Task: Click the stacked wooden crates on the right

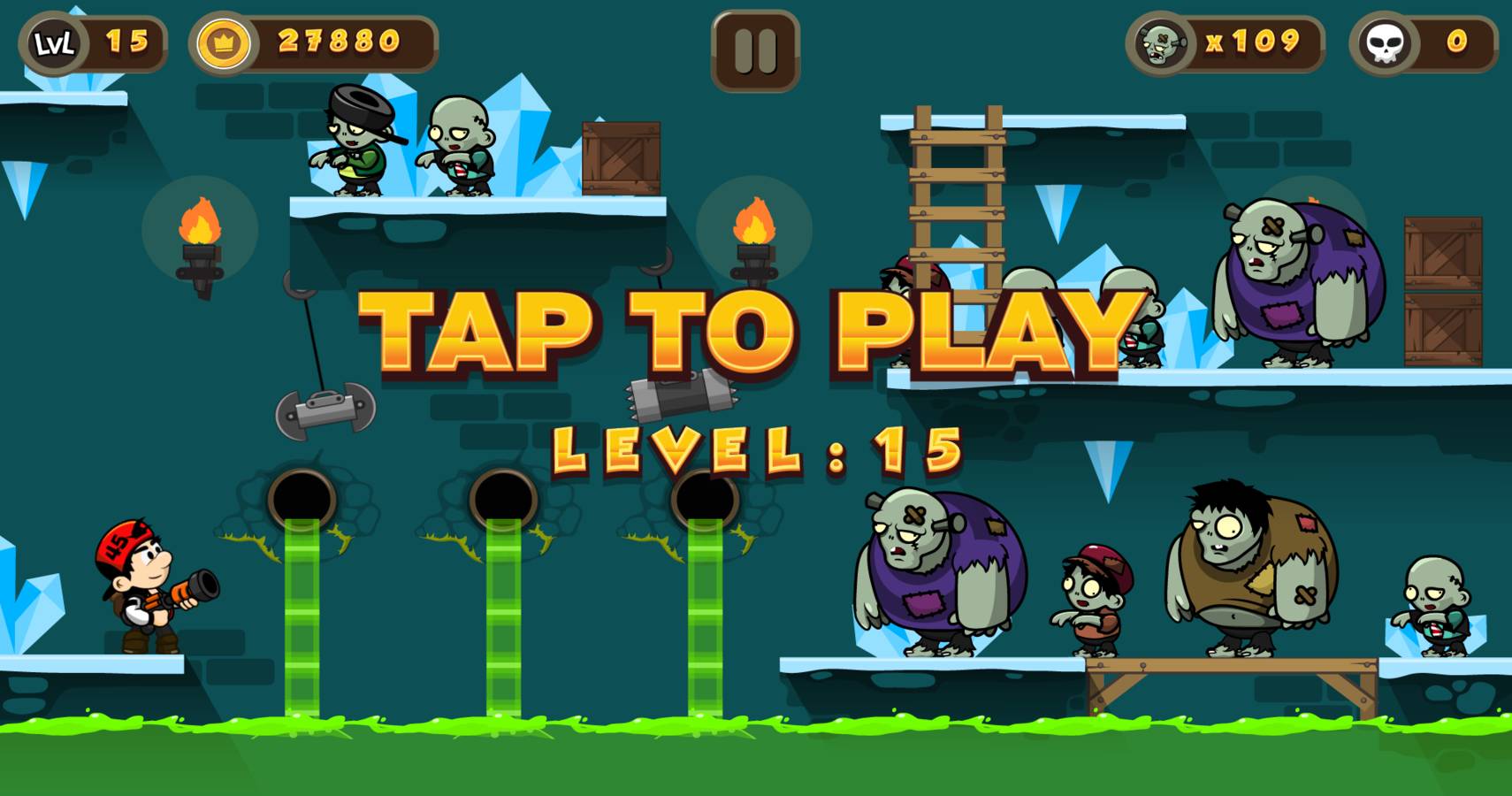Action: pos(1441,292)
